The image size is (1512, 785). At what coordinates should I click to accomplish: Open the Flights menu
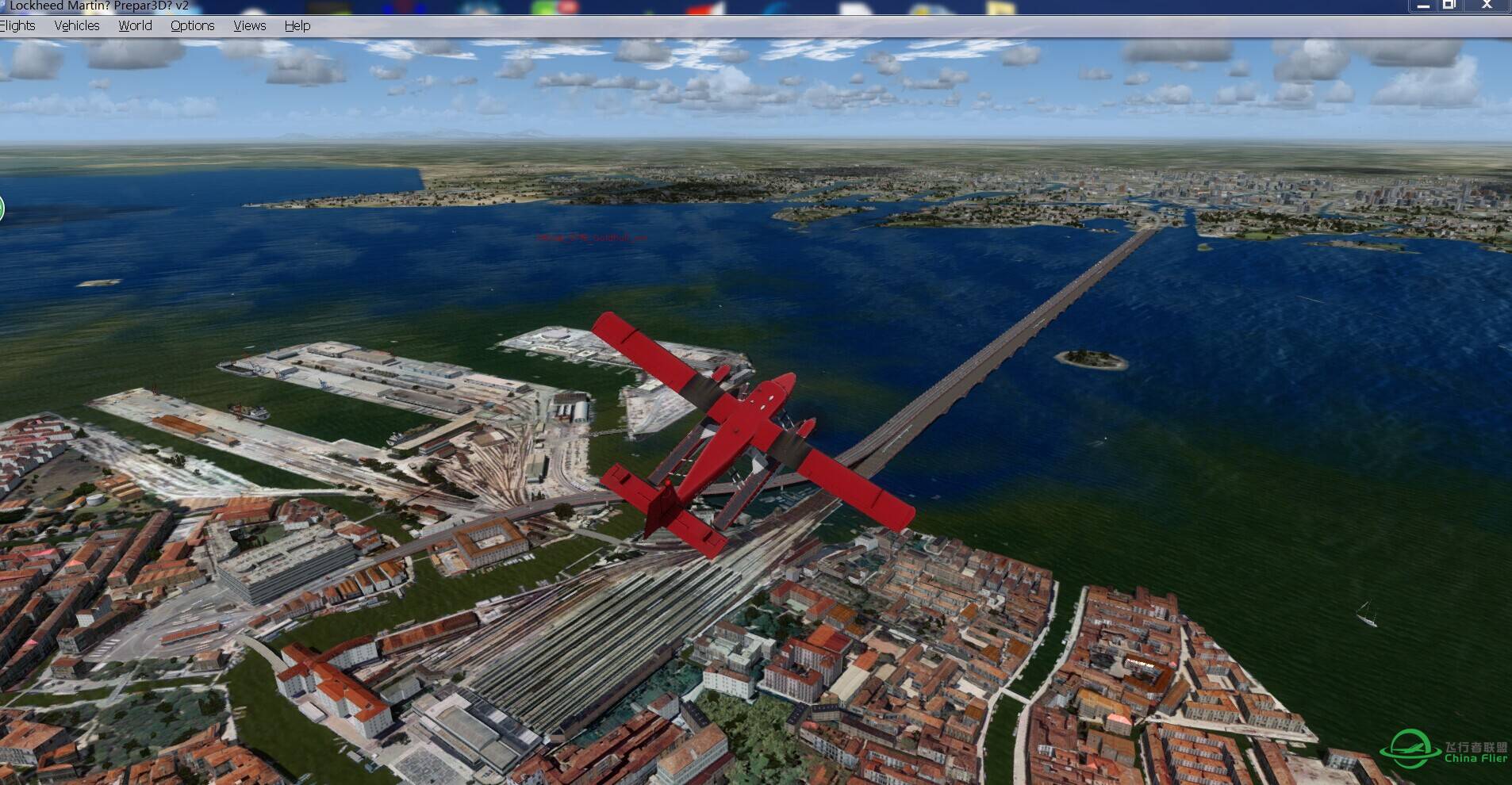click(17, 25)
